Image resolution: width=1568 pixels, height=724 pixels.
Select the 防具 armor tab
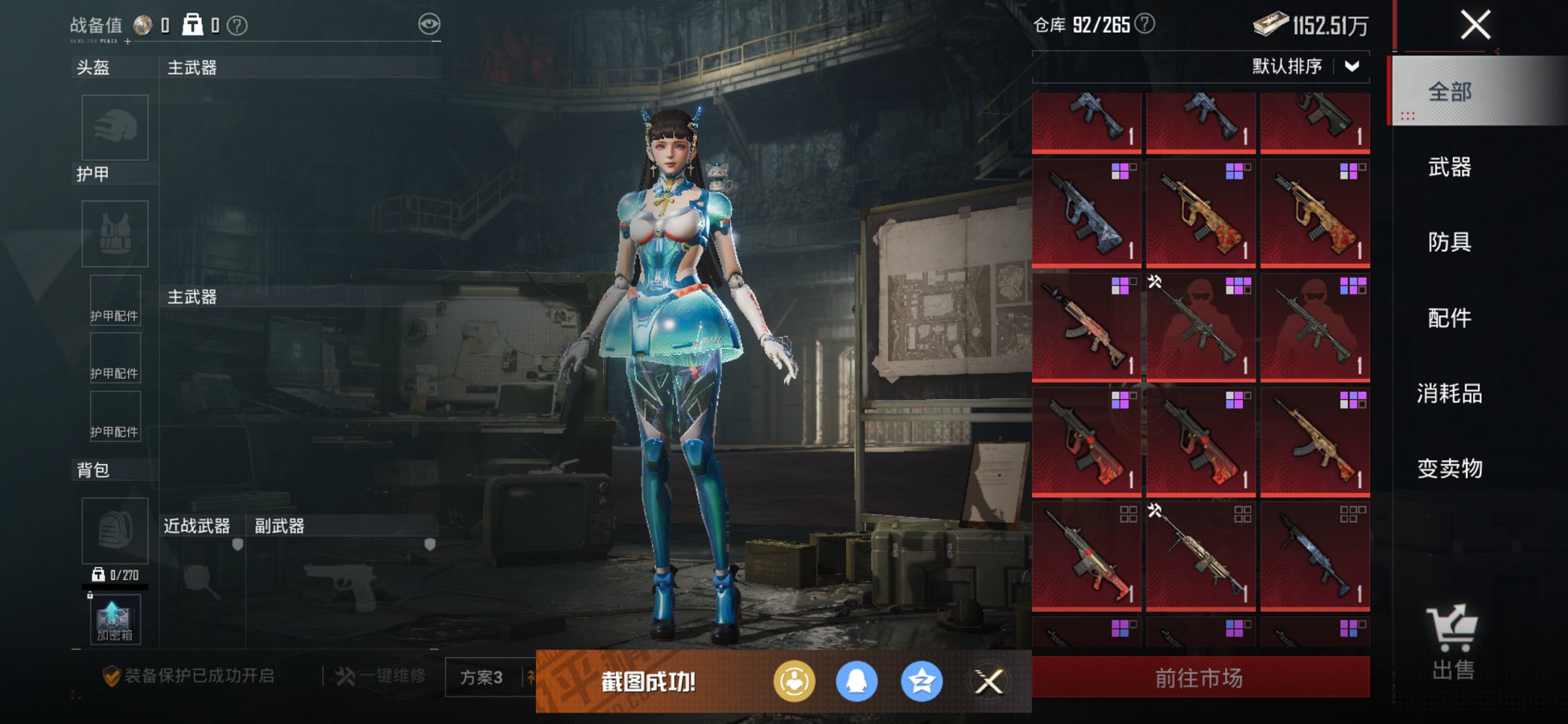click(1449, 242)
